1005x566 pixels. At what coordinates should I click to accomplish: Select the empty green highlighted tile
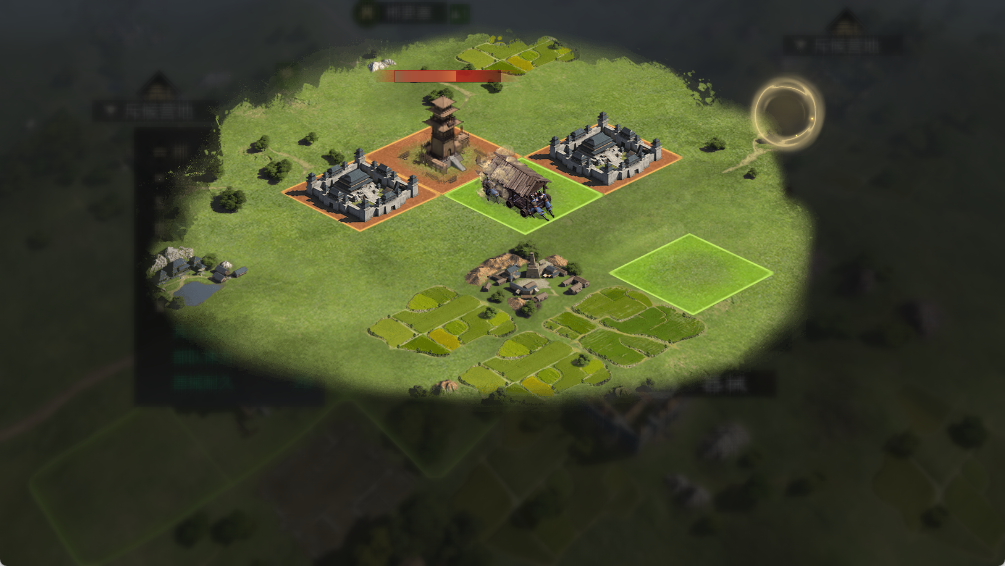coord(691,272)
